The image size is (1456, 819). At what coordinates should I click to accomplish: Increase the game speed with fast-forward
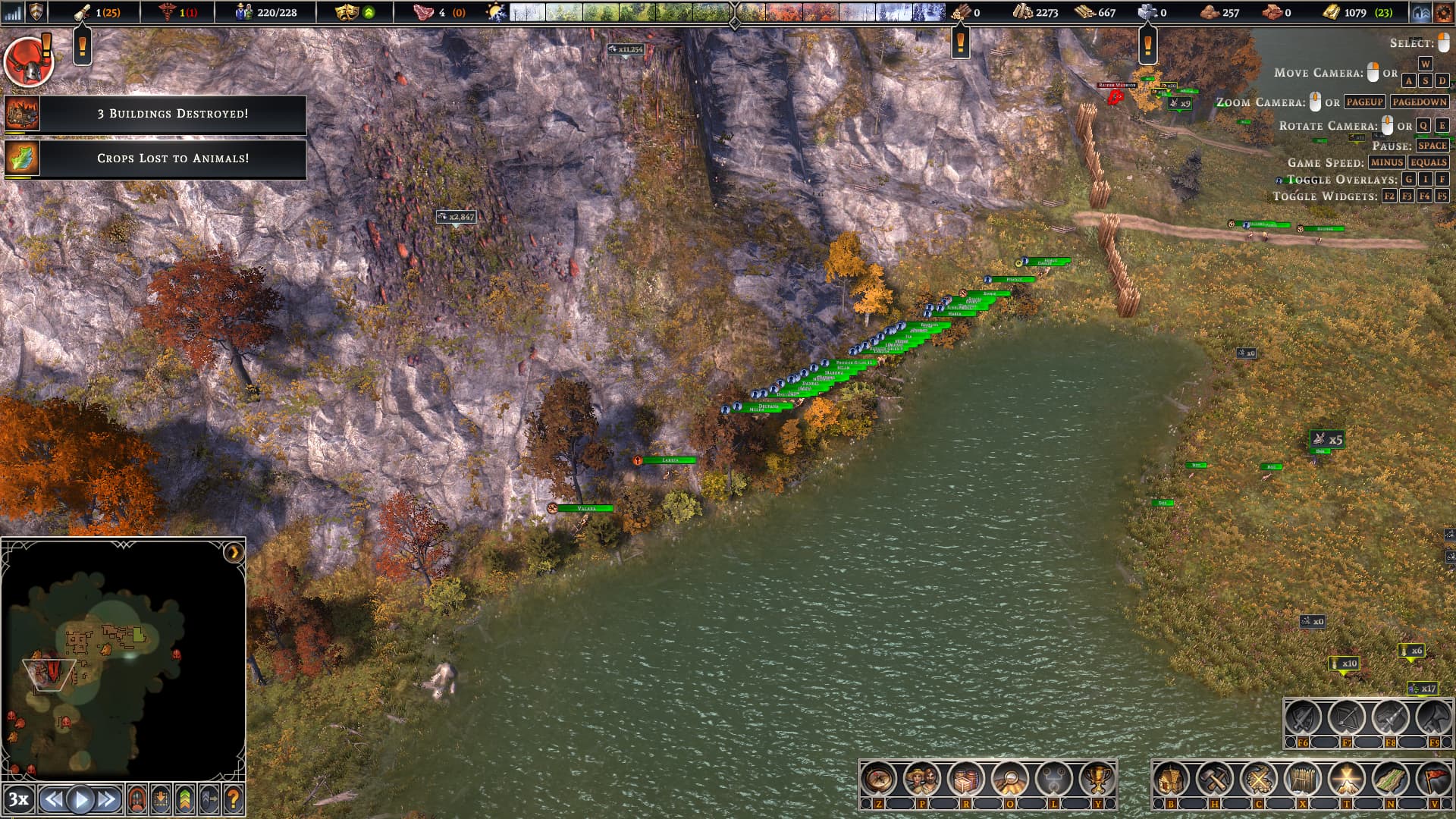pos(107,799)
